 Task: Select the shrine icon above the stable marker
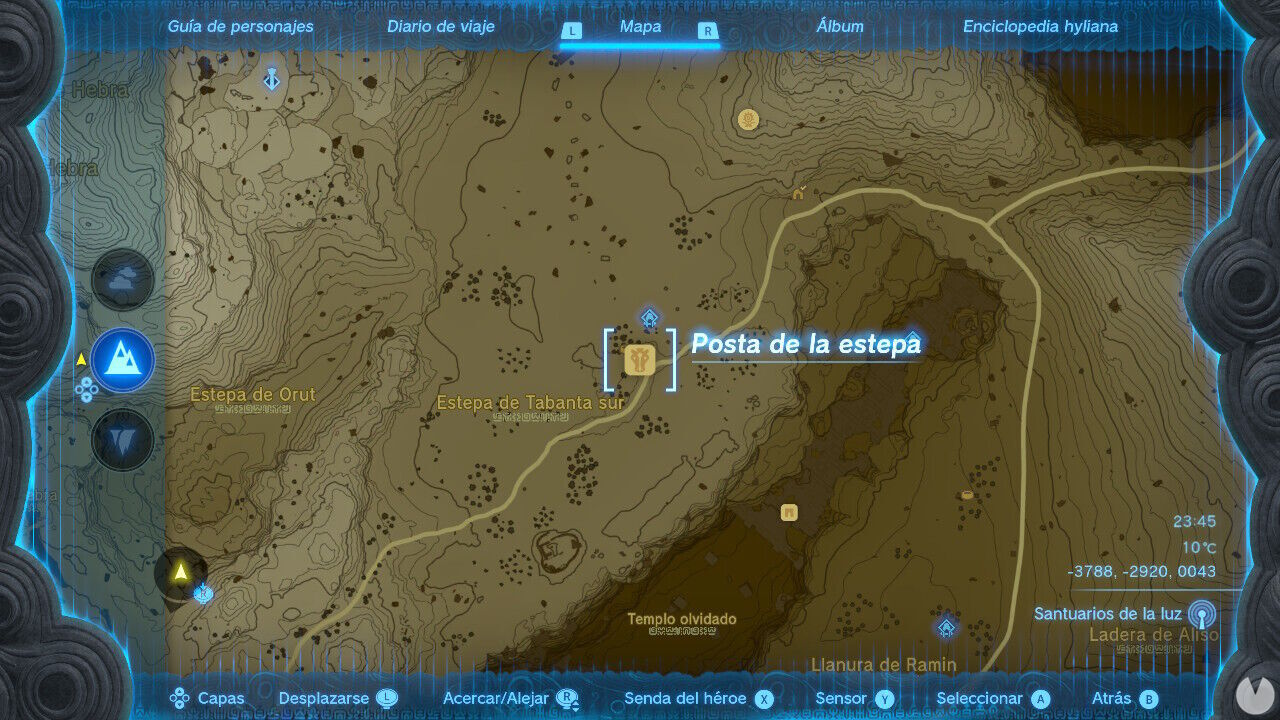[650, 320]
